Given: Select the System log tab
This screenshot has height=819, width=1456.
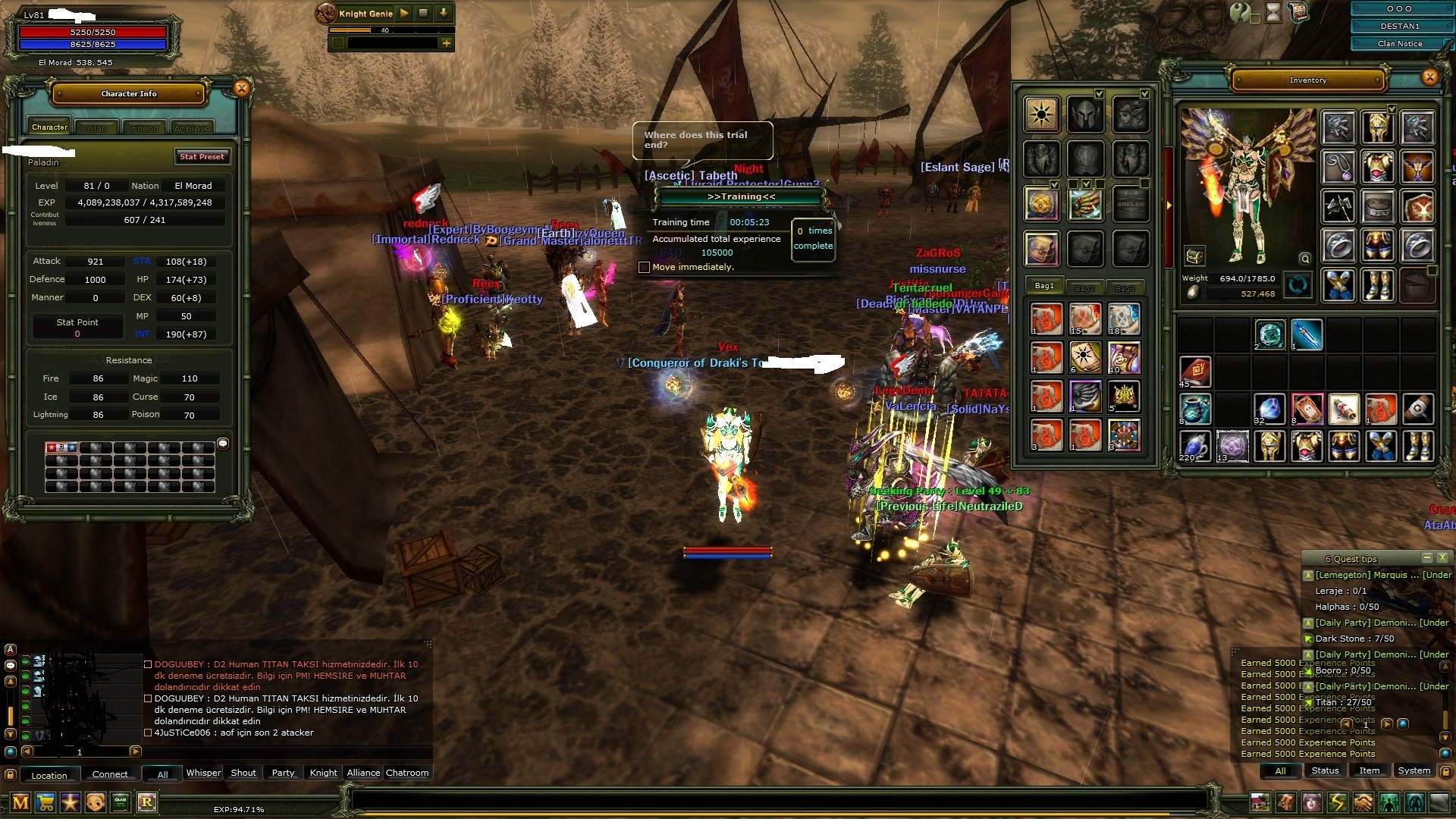Looking at the screenshot, I should pyautogui.click(x=1414, y=770).
